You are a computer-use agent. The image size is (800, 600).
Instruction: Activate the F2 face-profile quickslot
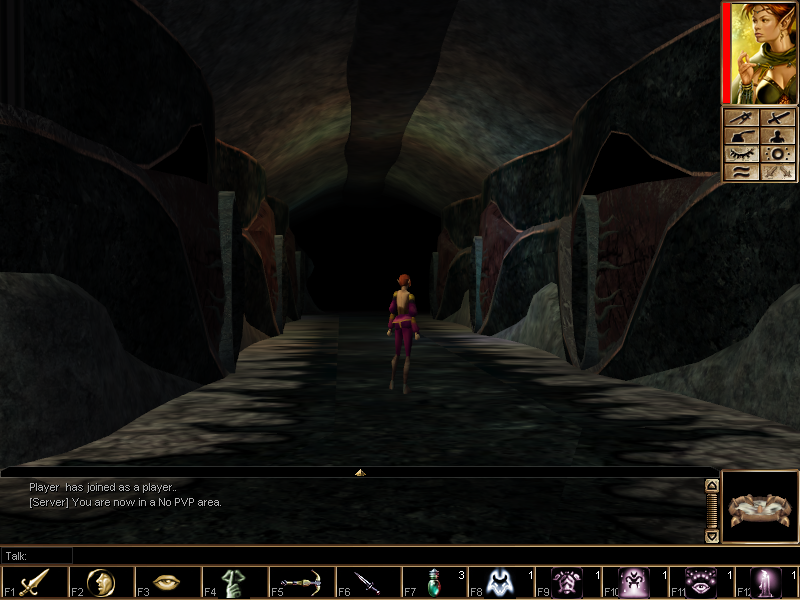[101, 583]
